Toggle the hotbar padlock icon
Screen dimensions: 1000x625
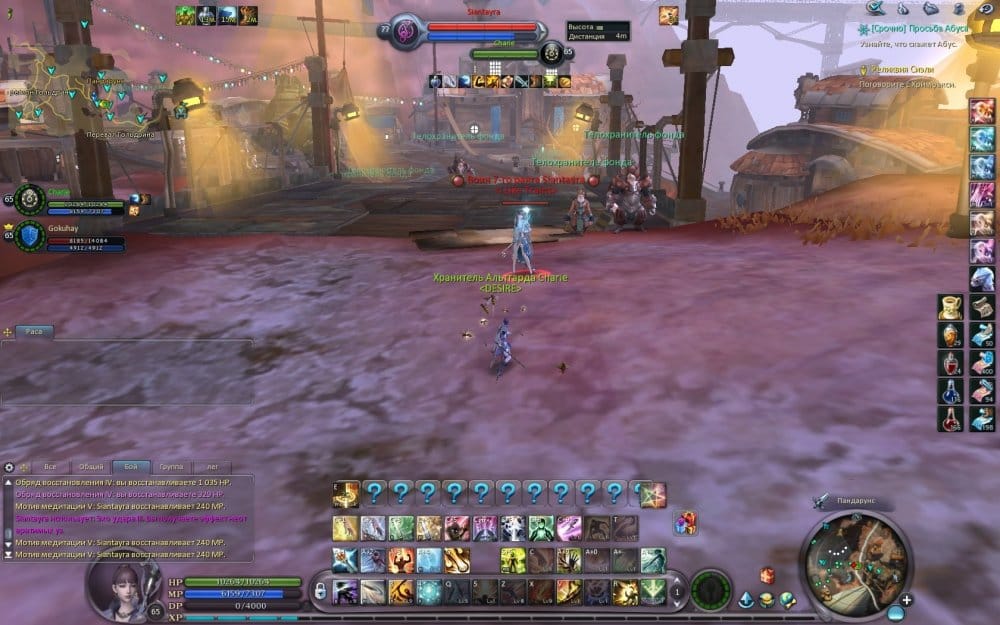[320, 592]
